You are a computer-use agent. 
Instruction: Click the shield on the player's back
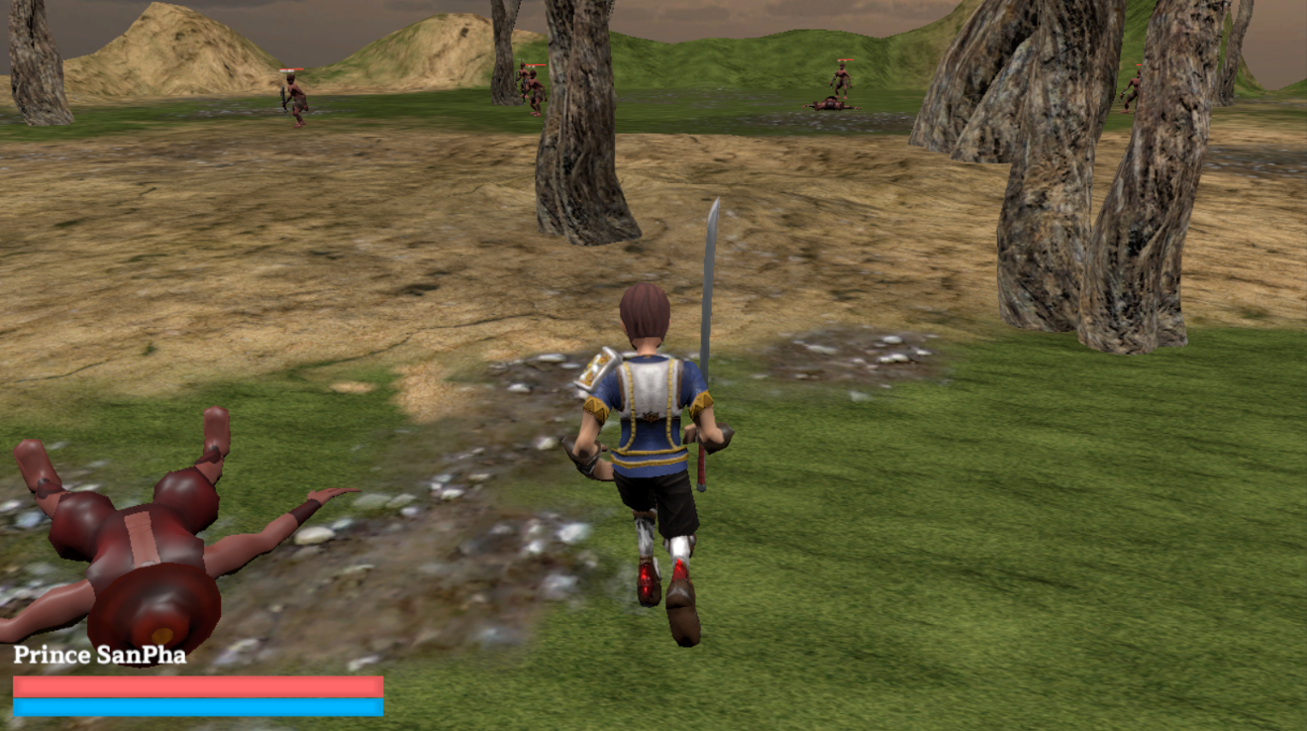[x=598, y=370]
